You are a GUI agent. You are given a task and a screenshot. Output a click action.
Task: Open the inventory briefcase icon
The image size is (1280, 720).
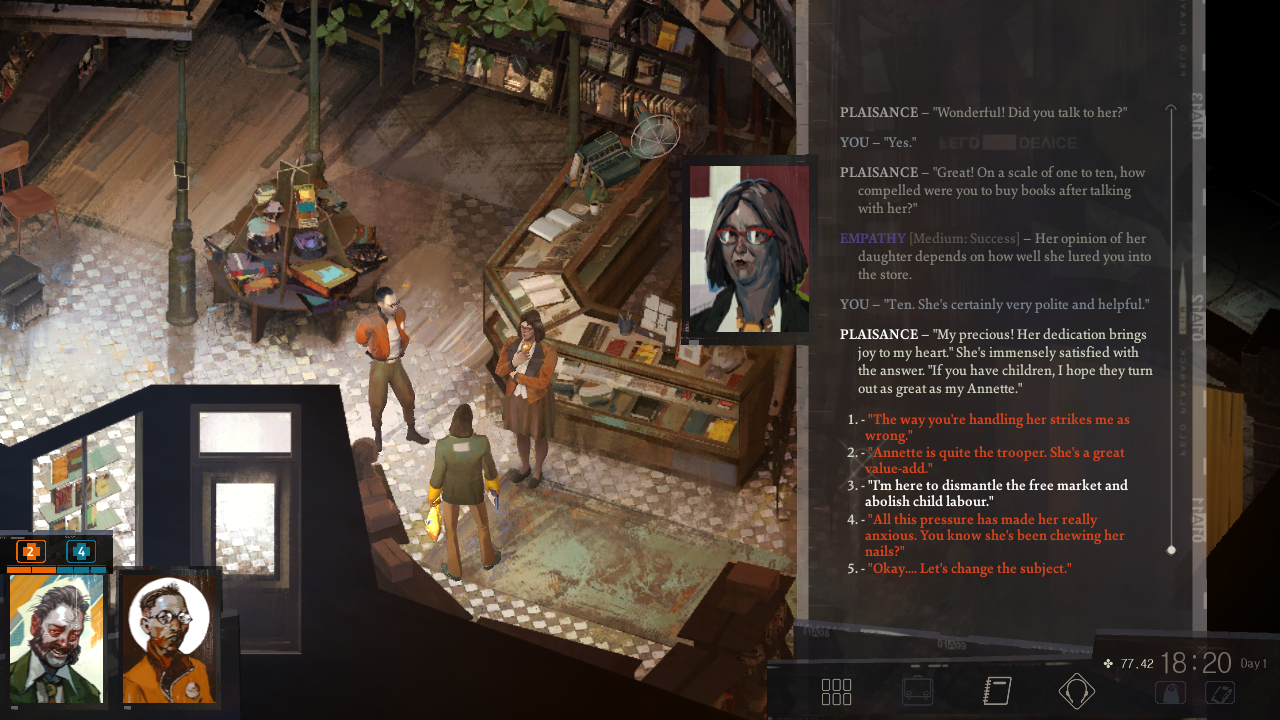[x=917, y=691]
